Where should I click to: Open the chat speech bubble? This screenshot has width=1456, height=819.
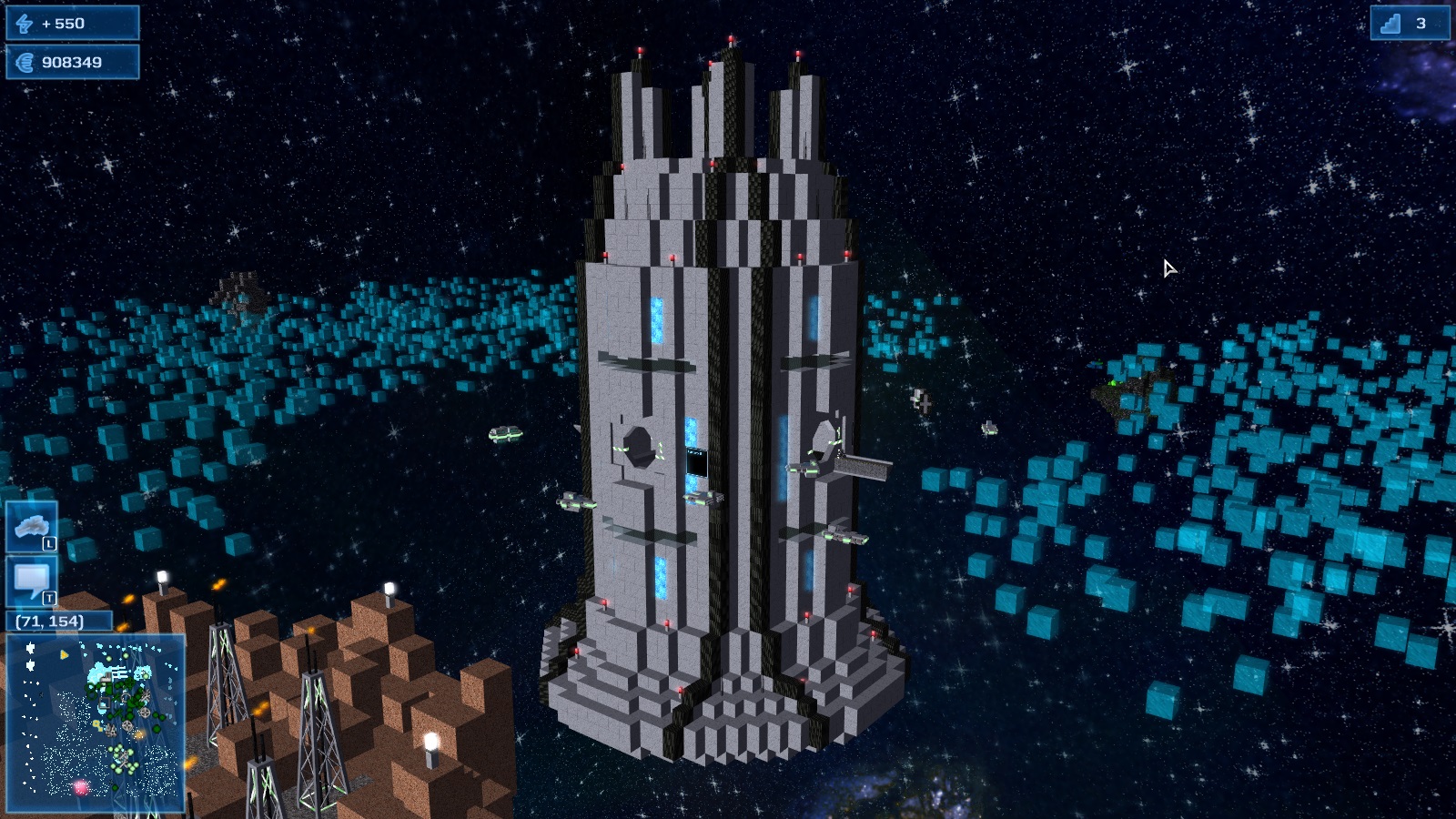[32, 581]
